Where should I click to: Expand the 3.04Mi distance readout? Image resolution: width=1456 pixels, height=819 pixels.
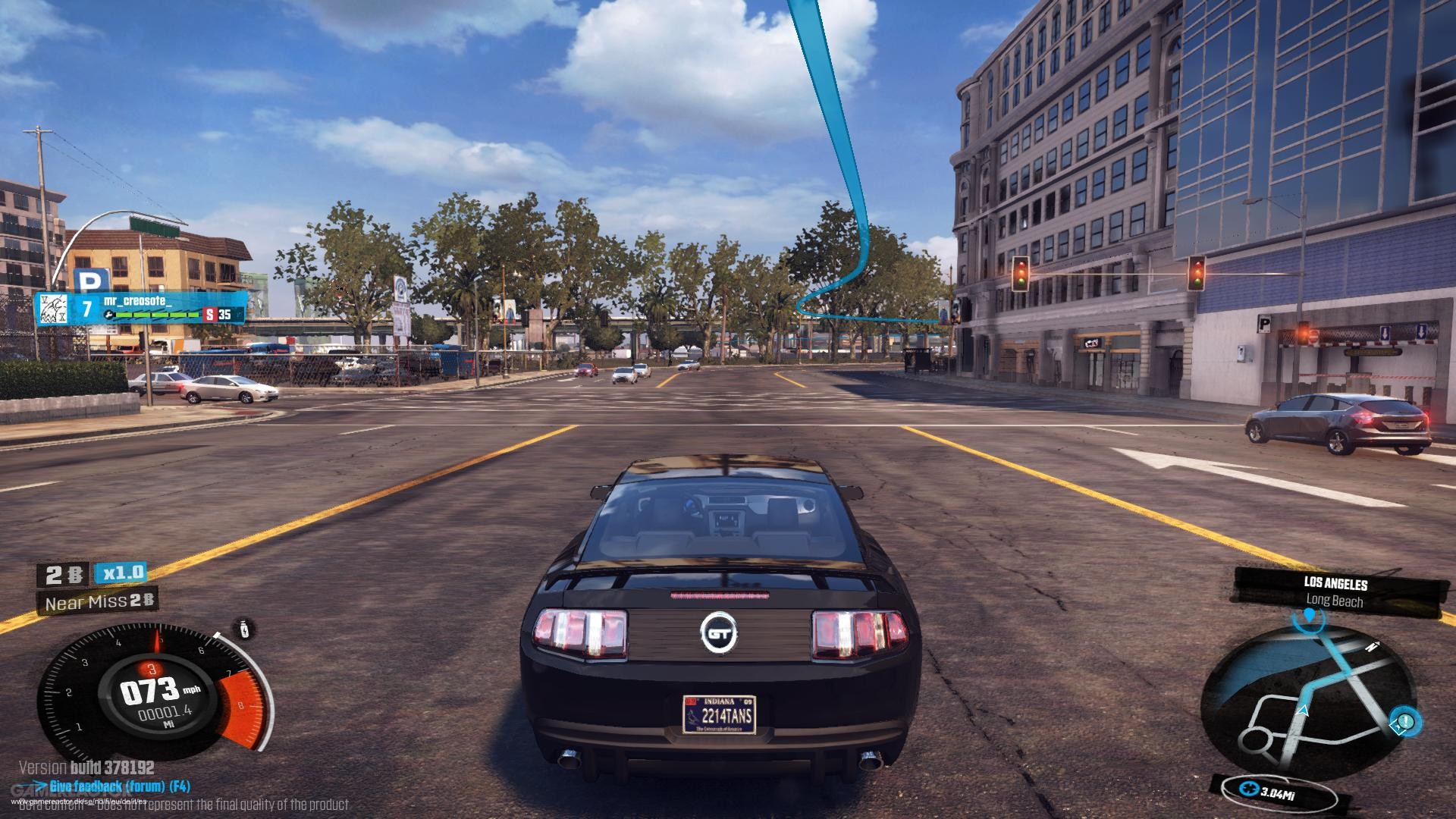point(1279,792)
